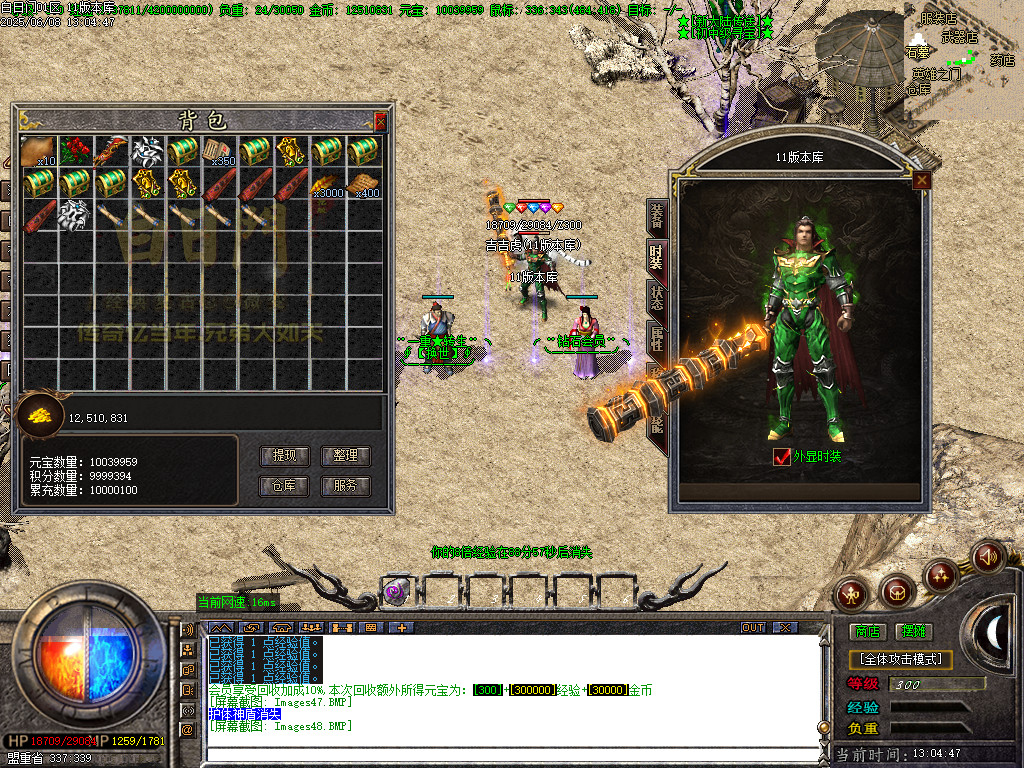Click the chat window OUT button

coord(753,627)
